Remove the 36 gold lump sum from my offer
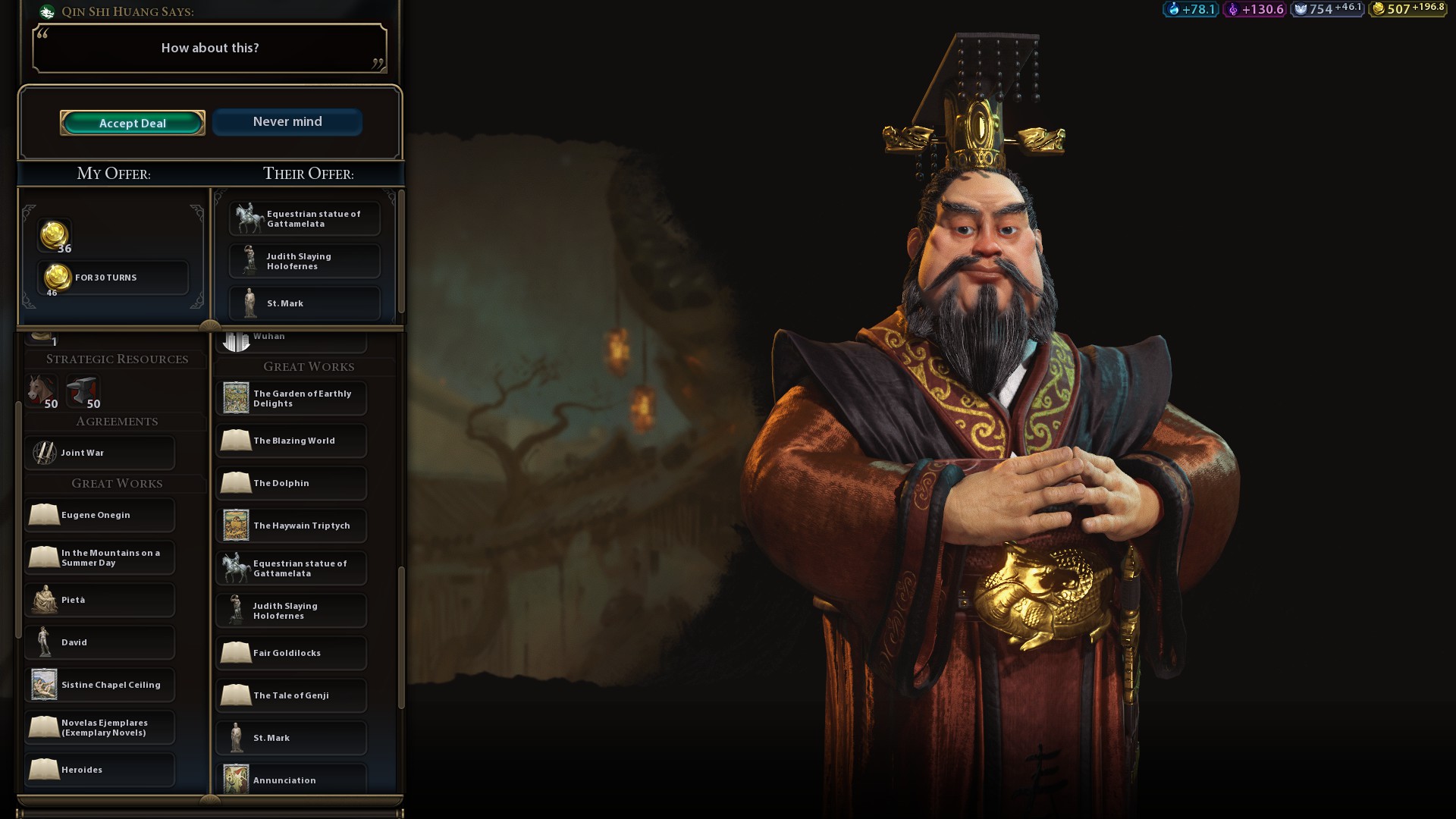Screen dimensions: 1456x819 point(55,237)
